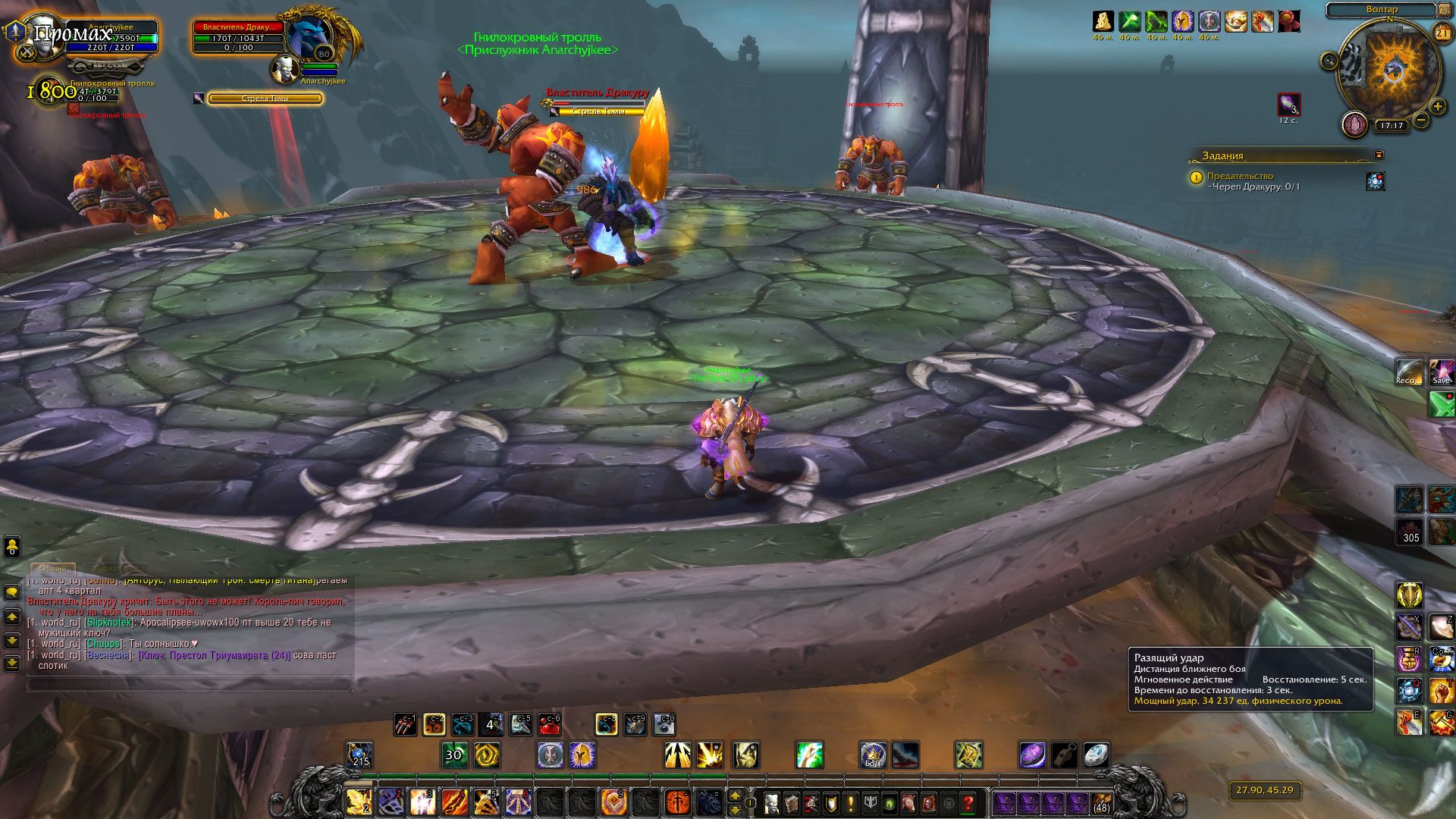Image resolution: width=1456 pixels, height=819 pixels.
Task: Use the quest item next to Предательство
Action: click(x=1375, y=181)
